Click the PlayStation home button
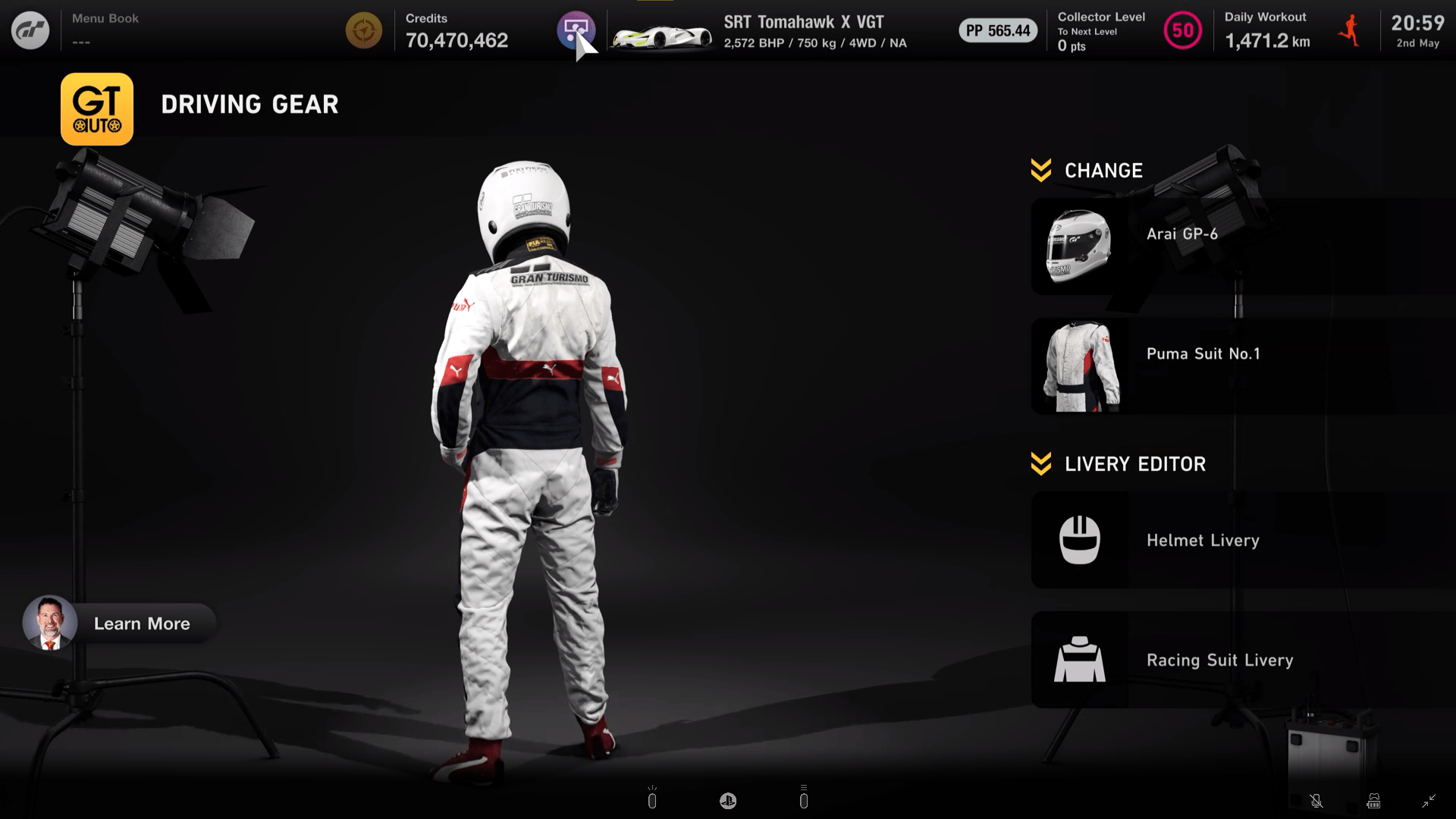 [x=728, y=801]
